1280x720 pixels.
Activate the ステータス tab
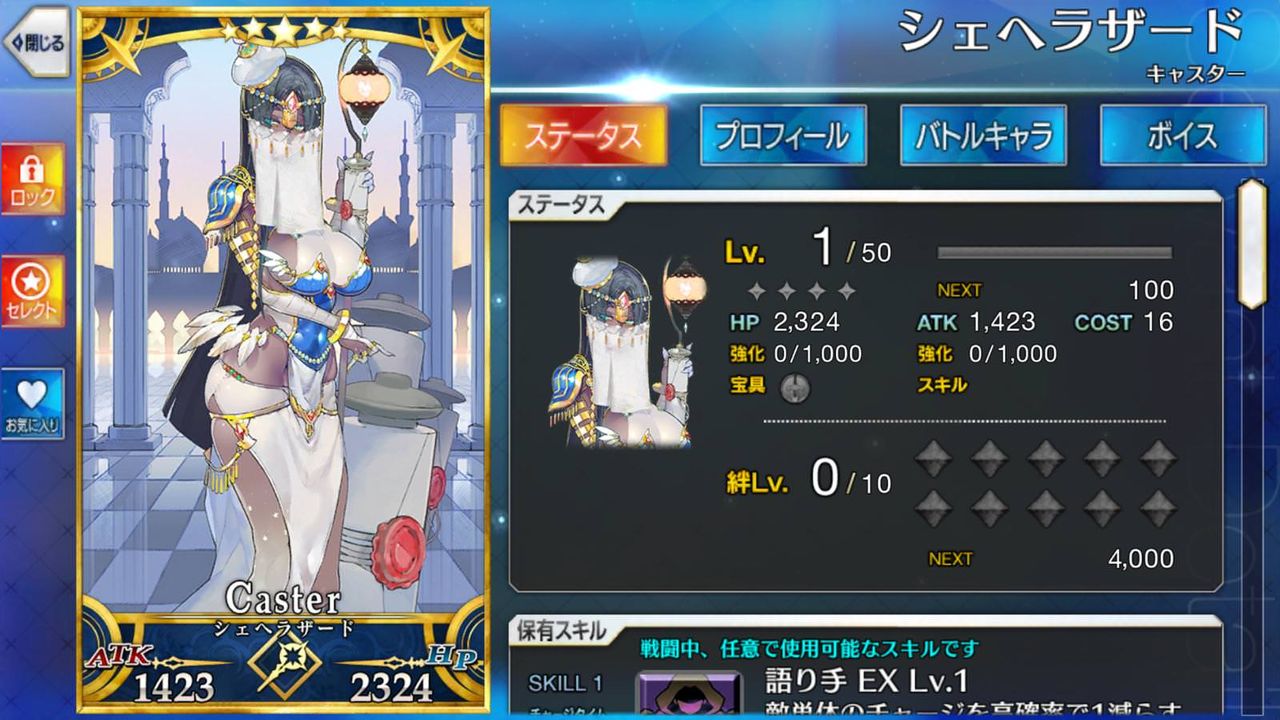click(x=583, y=135)
